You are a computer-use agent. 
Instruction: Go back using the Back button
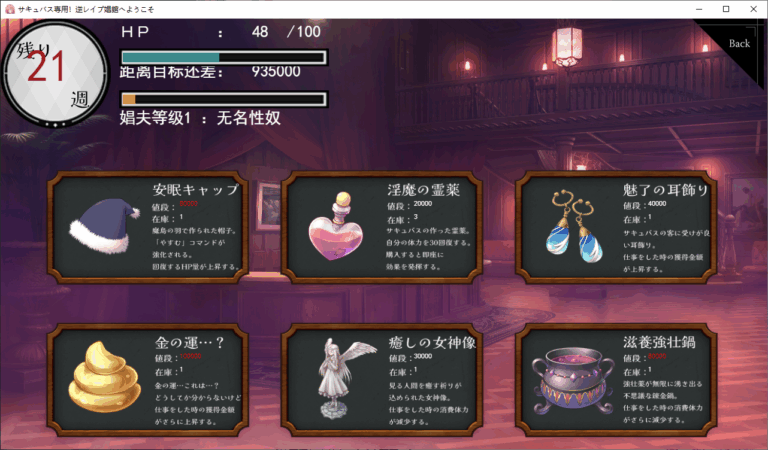point(739,43)
